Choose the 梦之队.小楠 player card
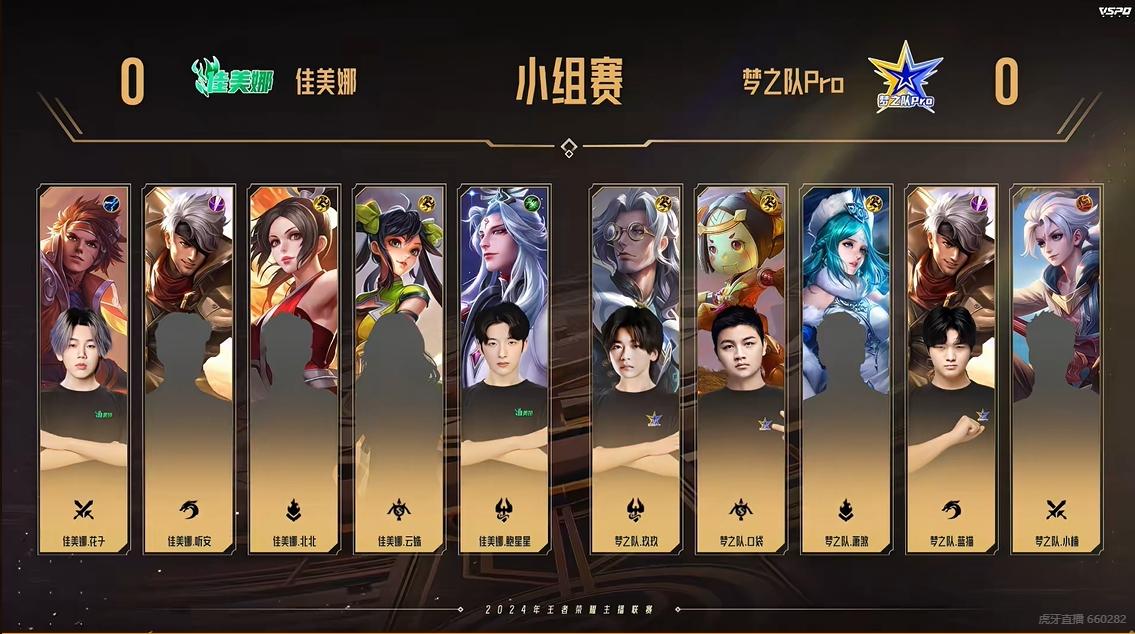Viewport: 1135px width, 634px height. click(x=1056, y=369)
